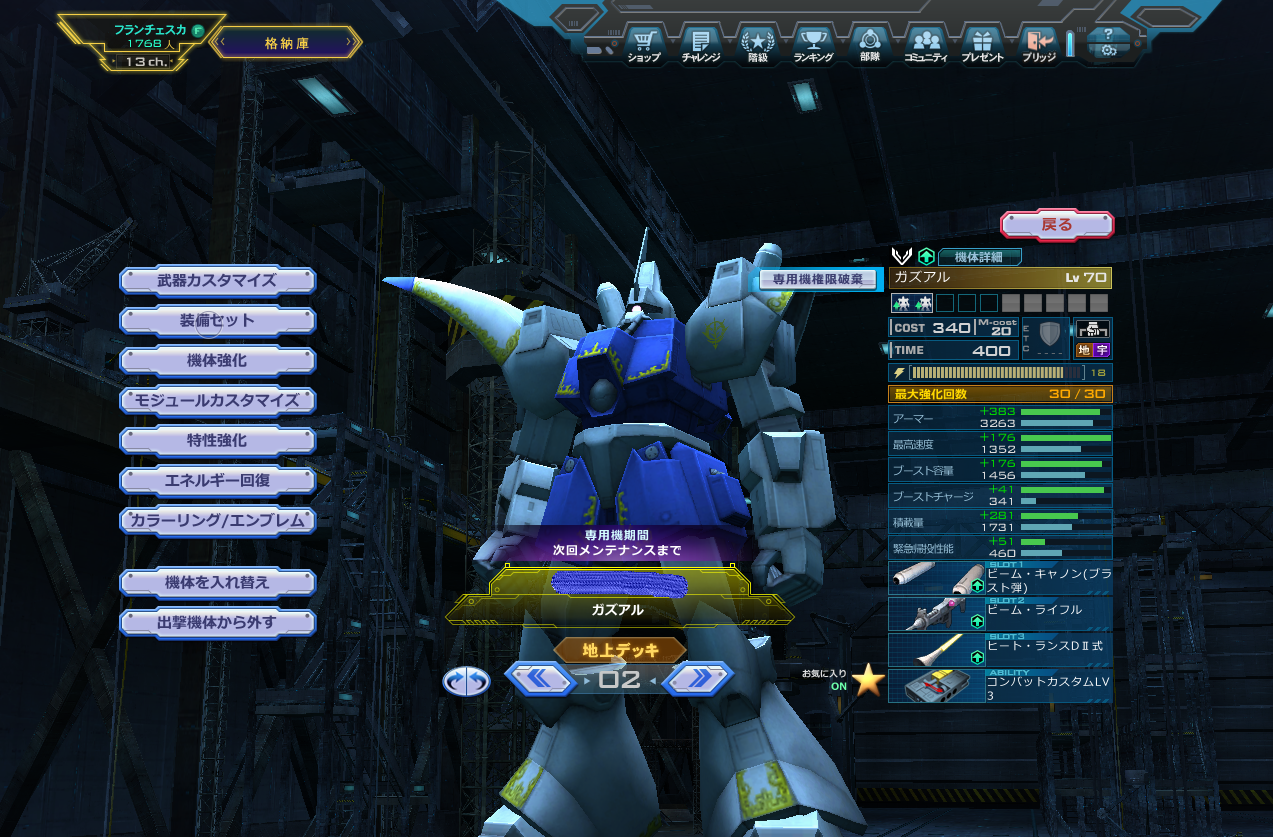The height and width of the screenshot is (837, 1273).
Task: Open the 武器カスタマイズ weapon customize menu
Action: pos(217,280)
